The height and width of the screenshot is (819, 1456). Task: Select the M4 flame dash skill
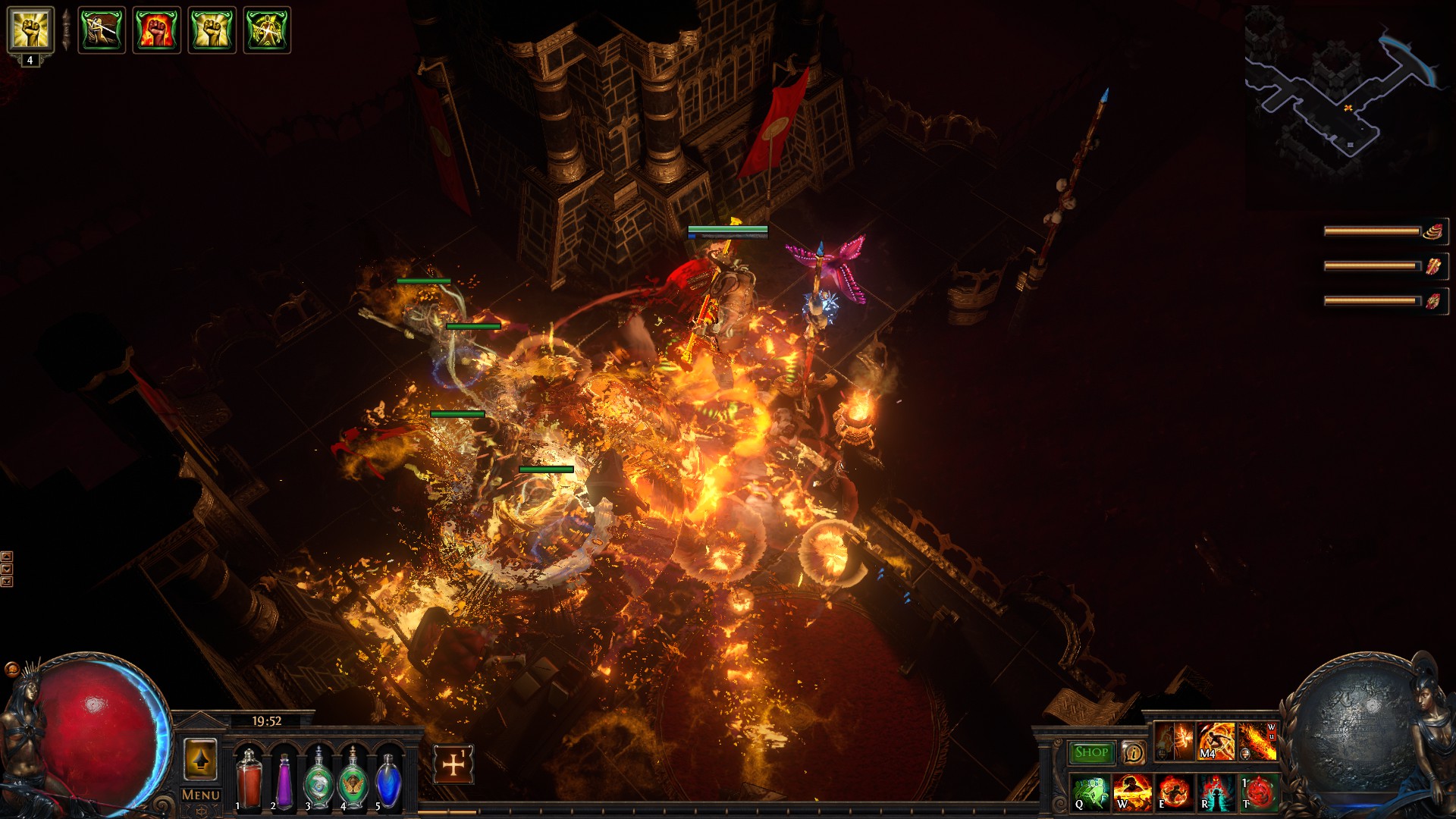pyautogui.click(x=1216, y=741)
